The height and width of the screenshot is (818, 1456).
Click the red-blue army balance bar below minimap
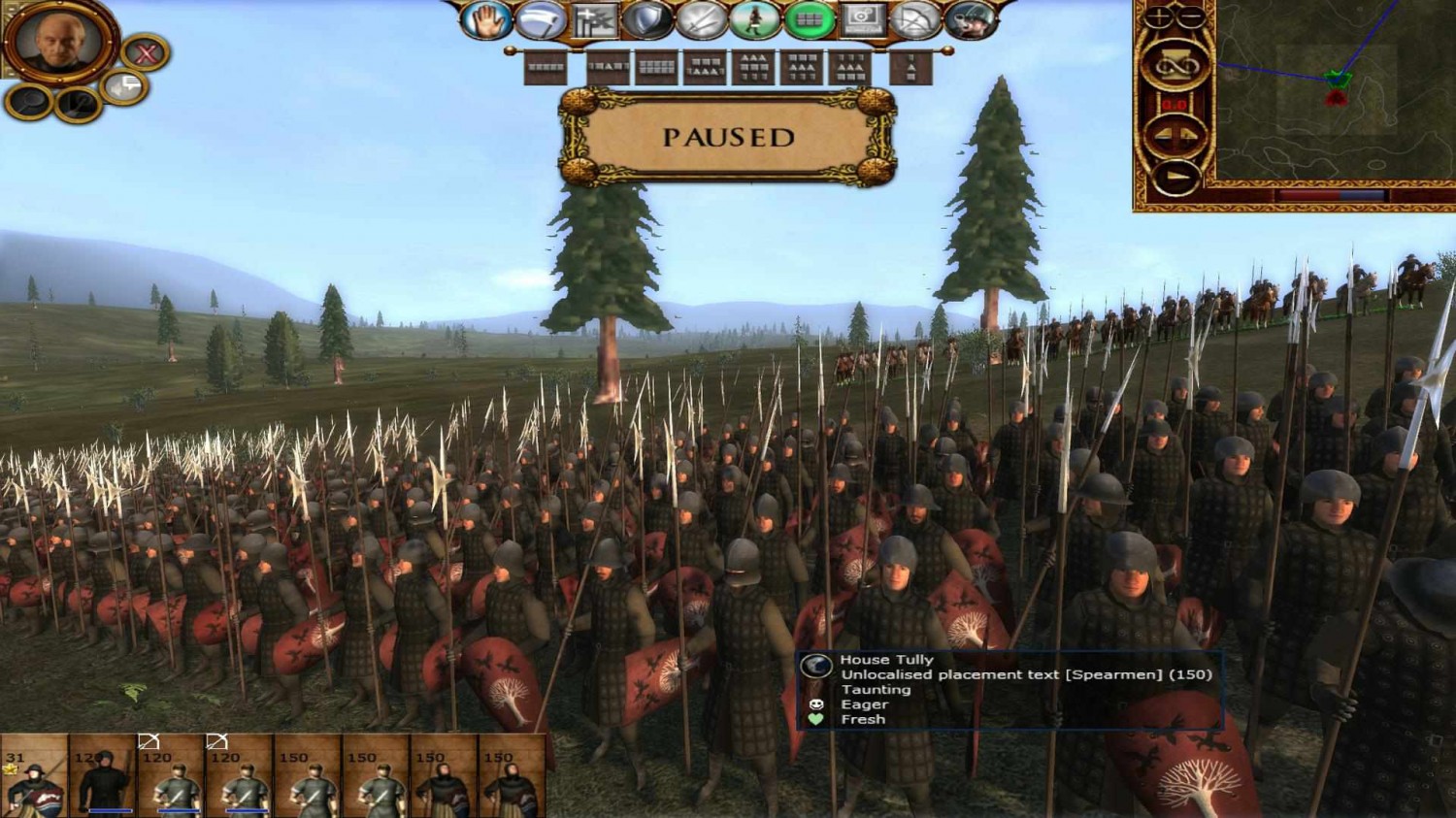coord(1332,194)
